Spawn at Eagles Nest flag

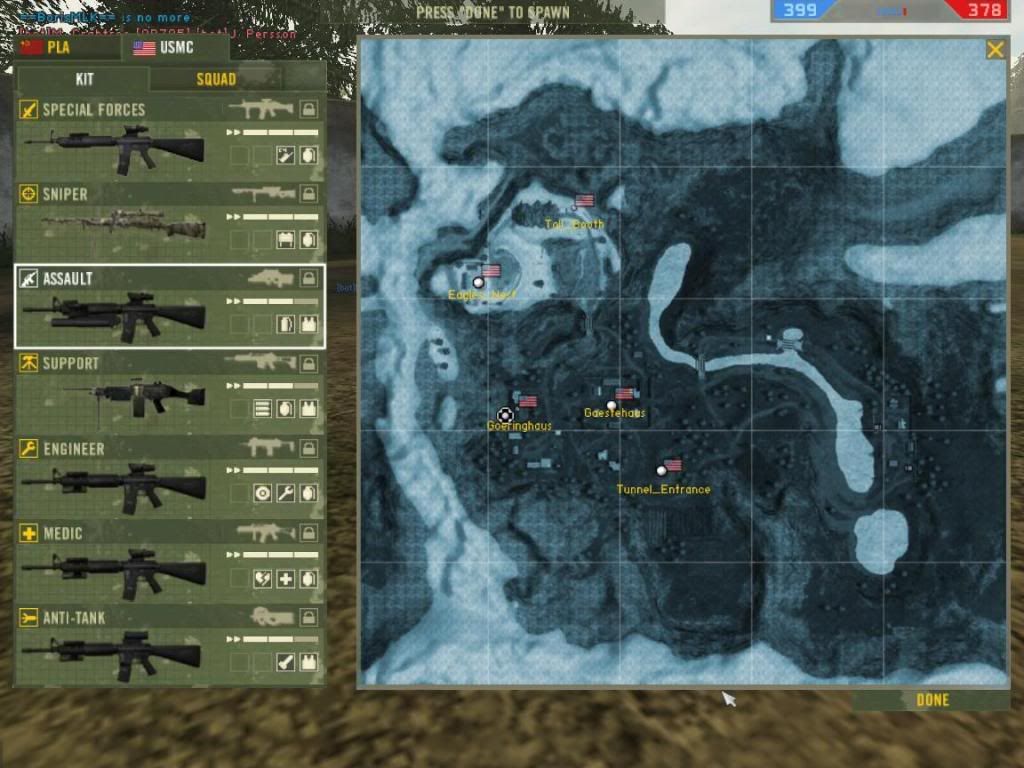[x=478, y=283]
